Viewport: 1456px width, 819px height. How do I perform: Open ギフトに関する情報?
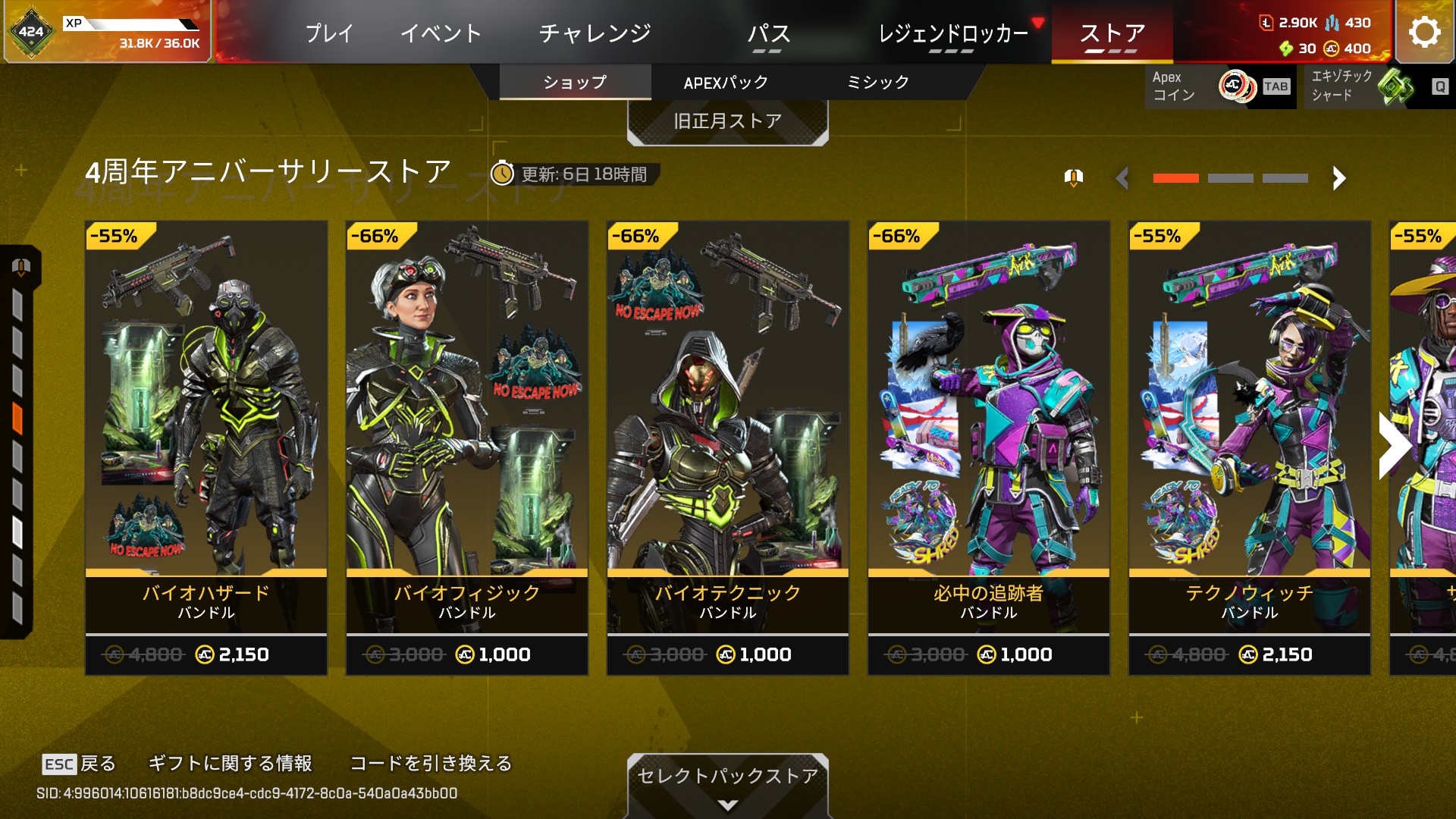coord(230,764)
